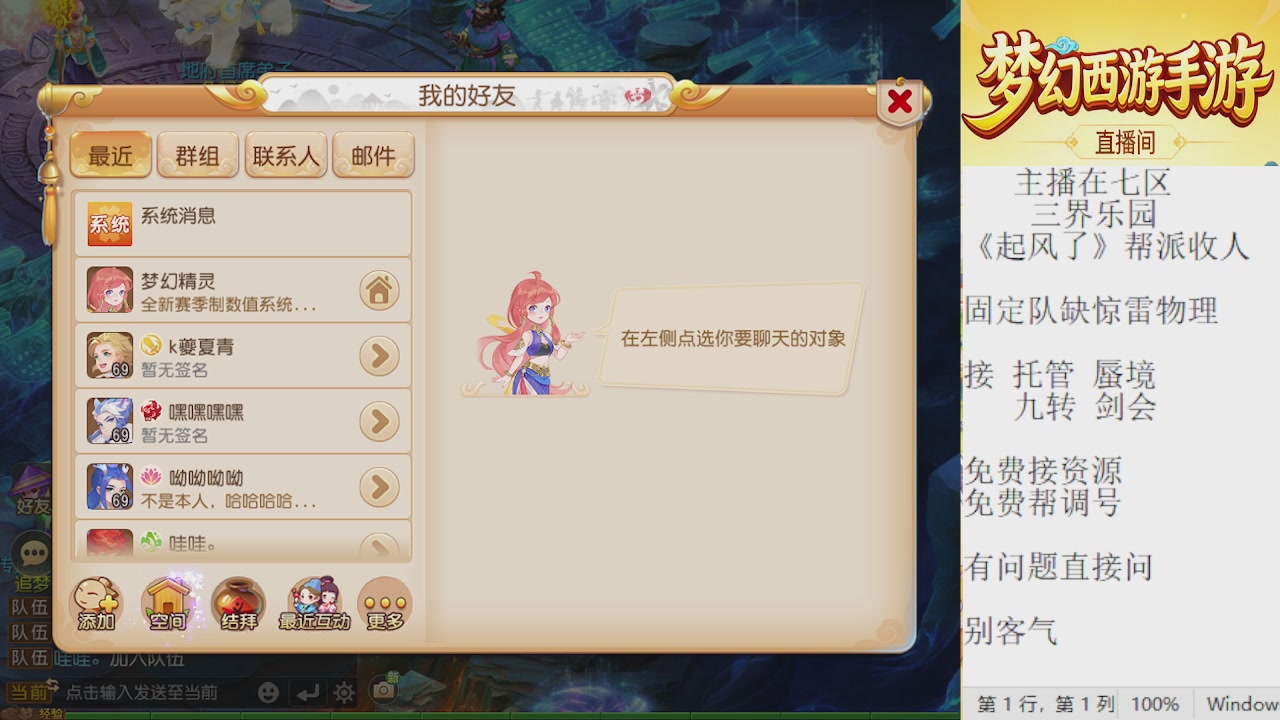Open the 空间 space icon
Viewport: 1280px width, 720px height.
(x=168, y=602)
